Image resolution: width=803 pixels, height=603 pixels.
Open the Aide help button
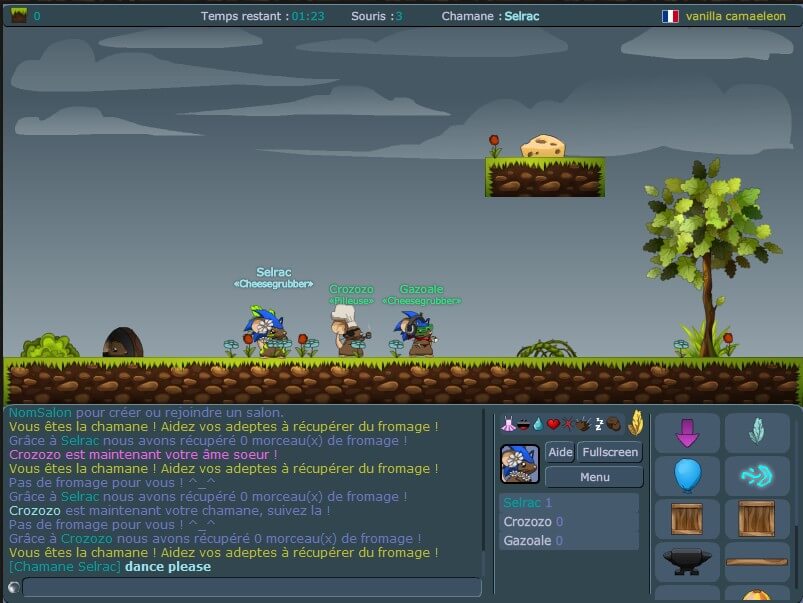coord(560,452)
